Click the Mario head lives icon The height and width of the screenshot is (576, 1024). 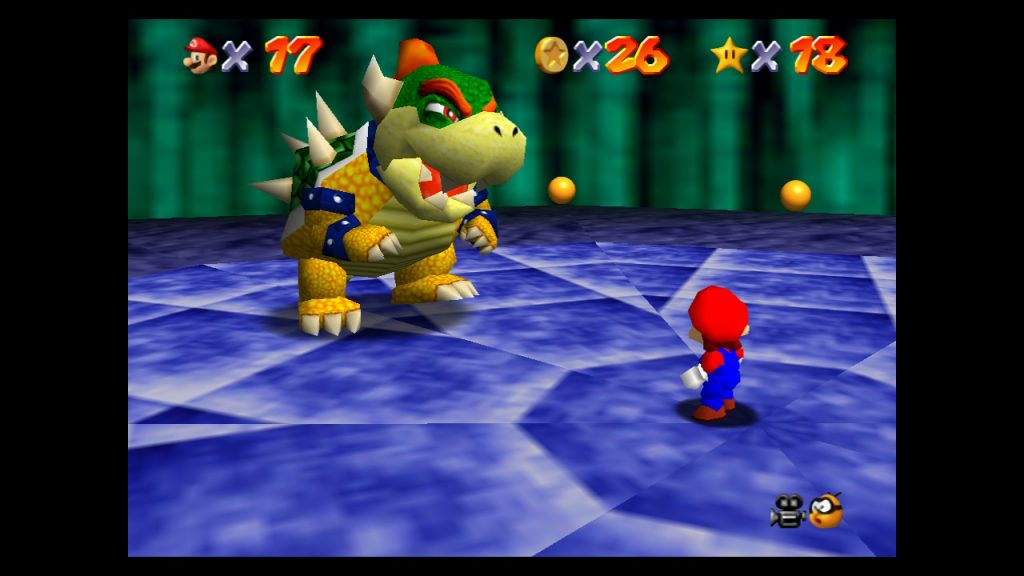tap(200, 55)
